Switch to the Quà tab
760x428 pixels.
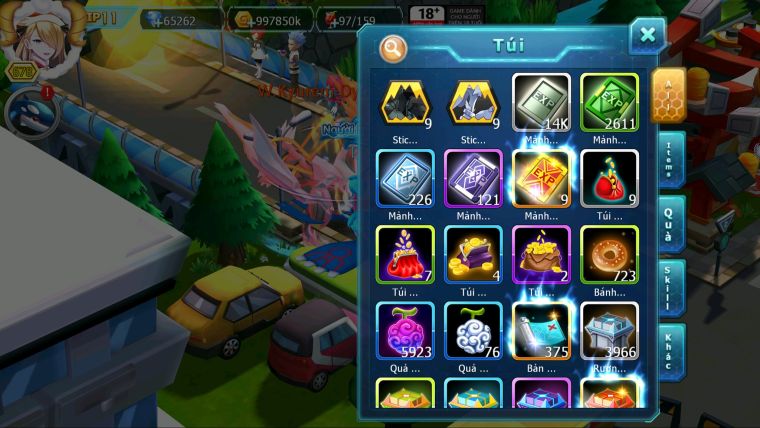[x=669, y=223]
